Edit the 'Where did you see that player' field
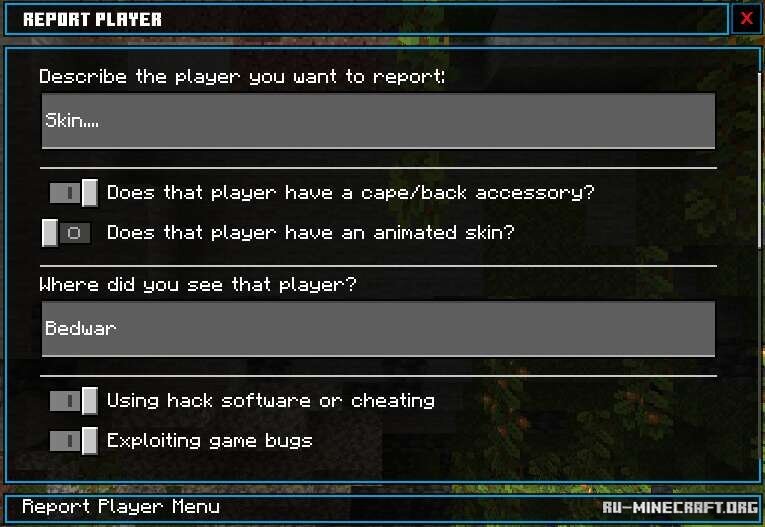The image size is (765, 527). [x=378, y=329]
